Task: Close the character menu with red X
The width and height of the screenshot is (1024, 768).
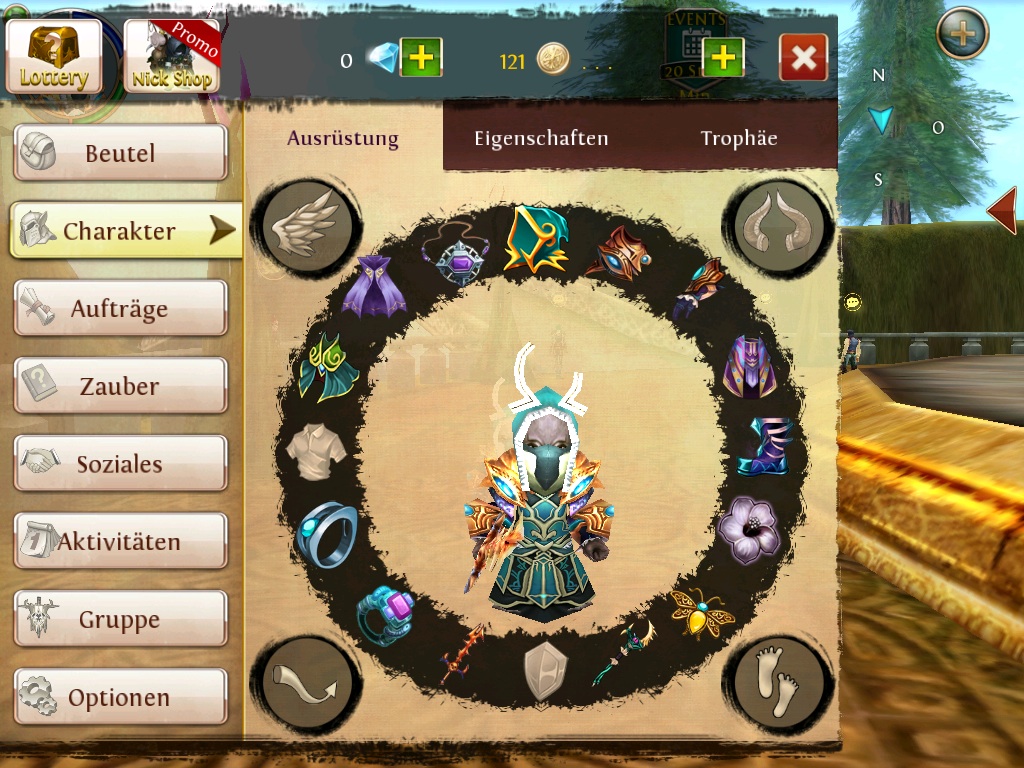Action: 803,59
